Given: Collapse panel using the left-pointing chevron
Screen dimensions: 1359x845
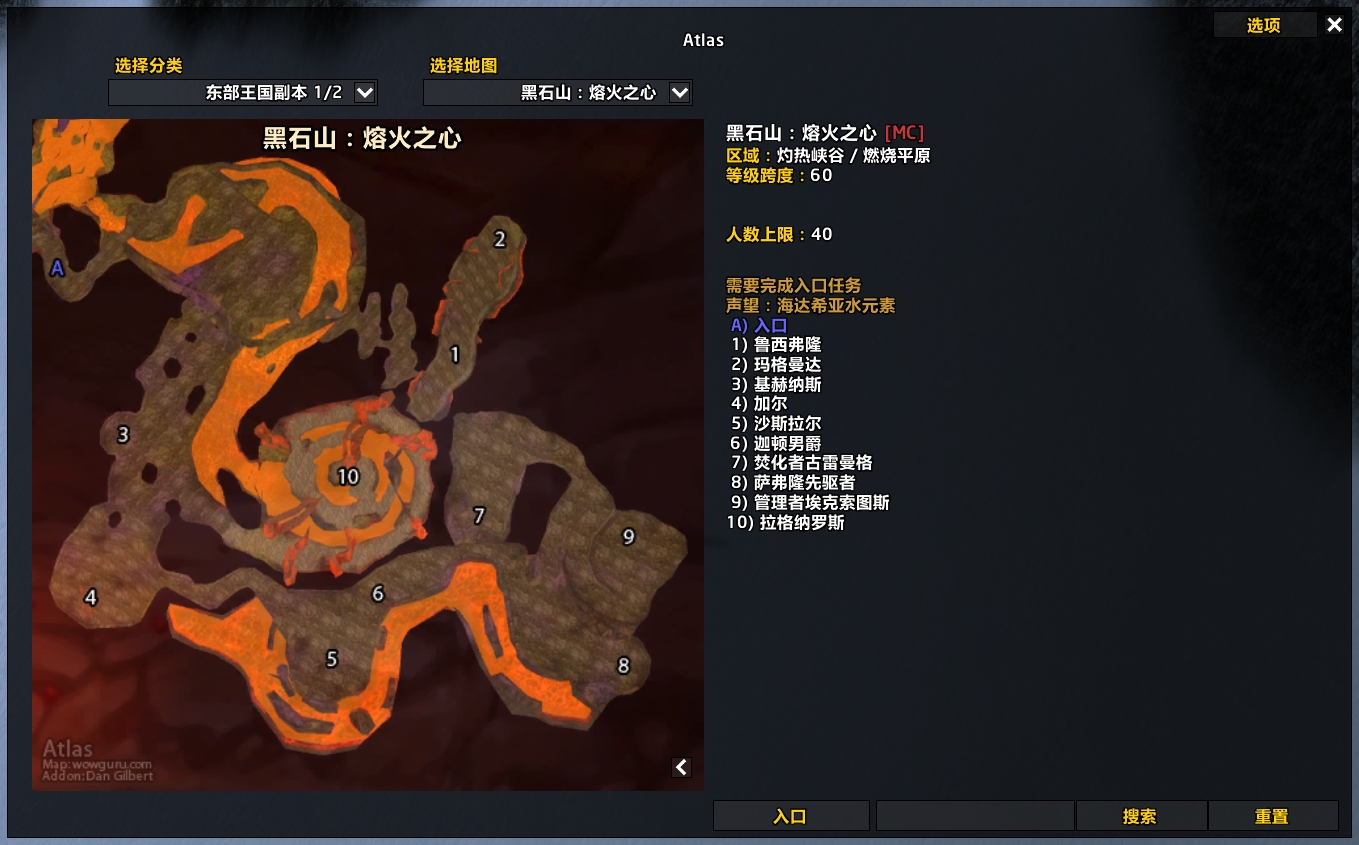Looking at the screenshot, I should 681,767.
